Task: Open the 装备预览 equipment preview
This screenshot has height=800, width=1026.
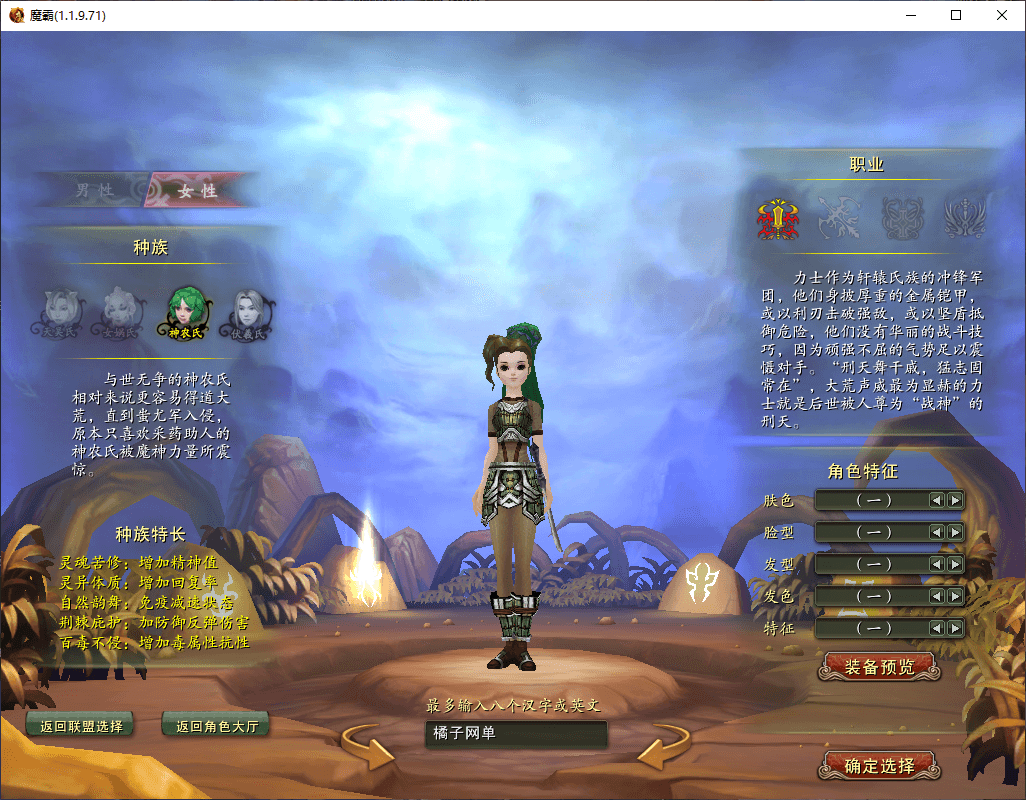Action: [879, 667]
